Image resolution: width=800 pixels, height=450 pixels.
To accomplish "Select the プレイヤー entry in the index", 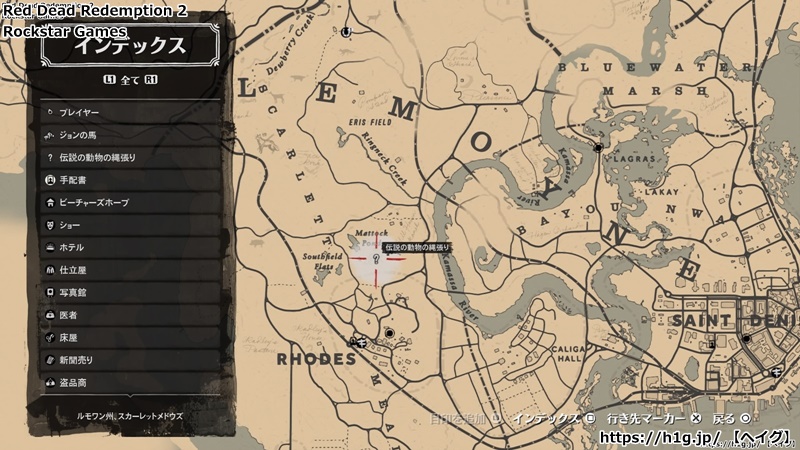I will pyautogui.click(x=130, y=113).
